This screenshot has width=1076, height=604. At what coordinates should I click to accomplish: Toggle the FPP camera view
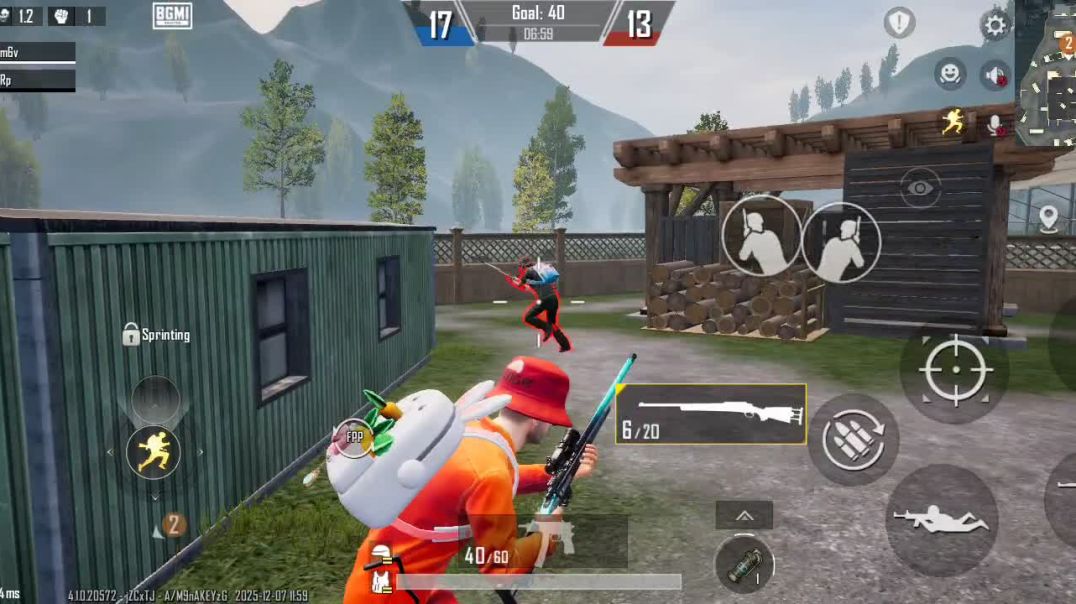tap(355, 438)
